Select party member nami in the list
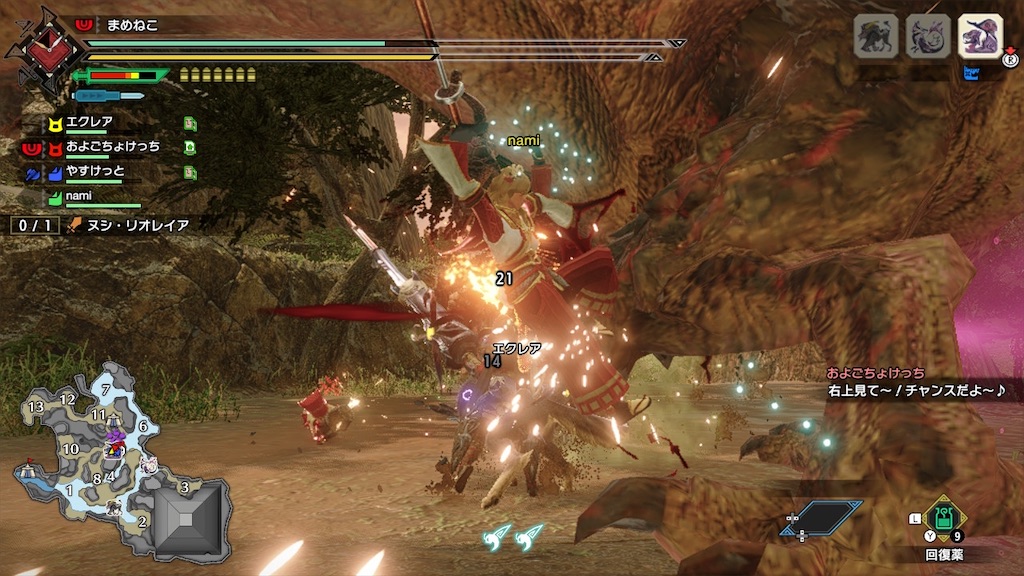The height and width of the screenshot is (576, 1024). pos(78,196)
